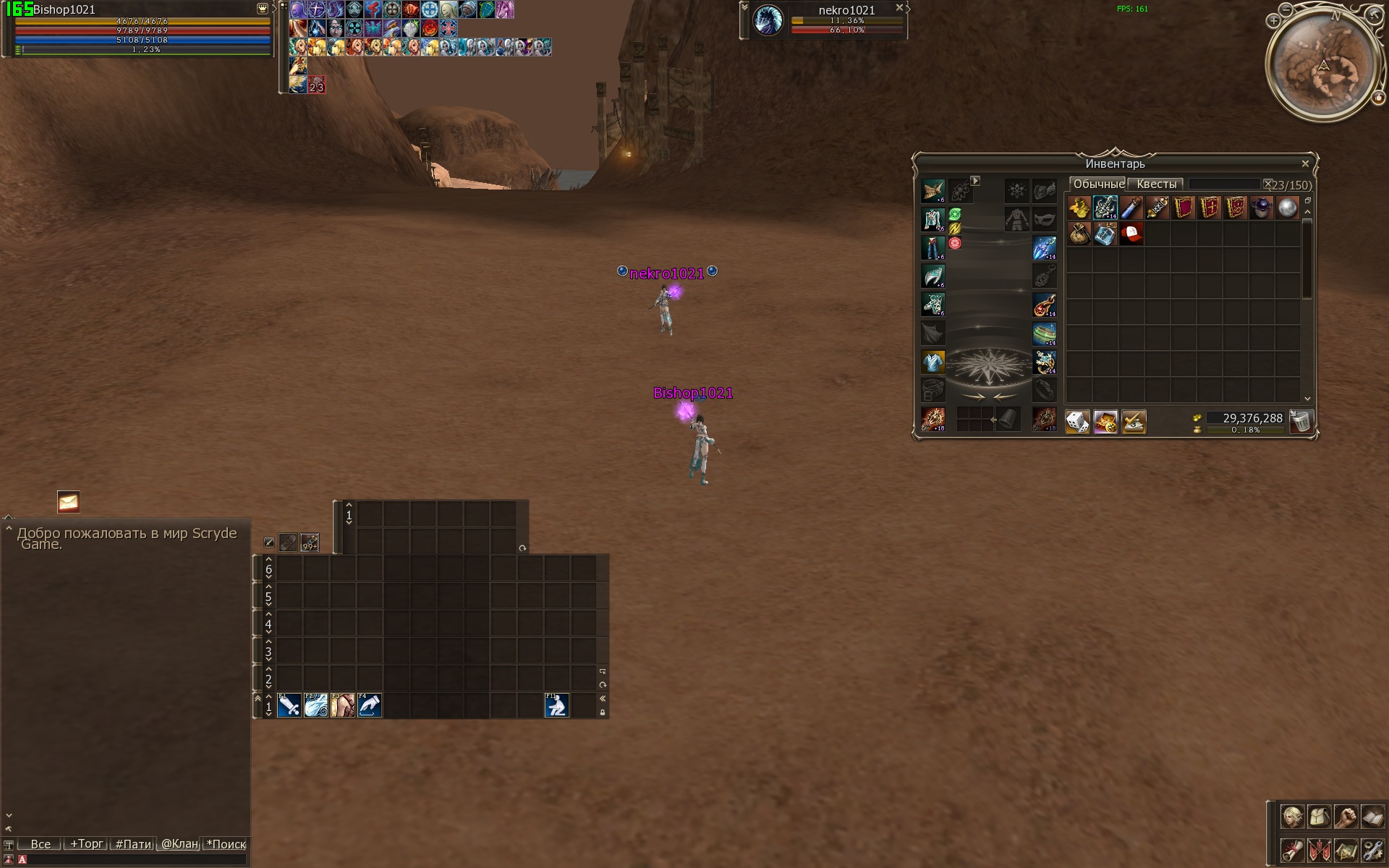Lock the hotbar with the padlock icon
This screenshot has height=868, width=1389.
click(x=603, y=712)
